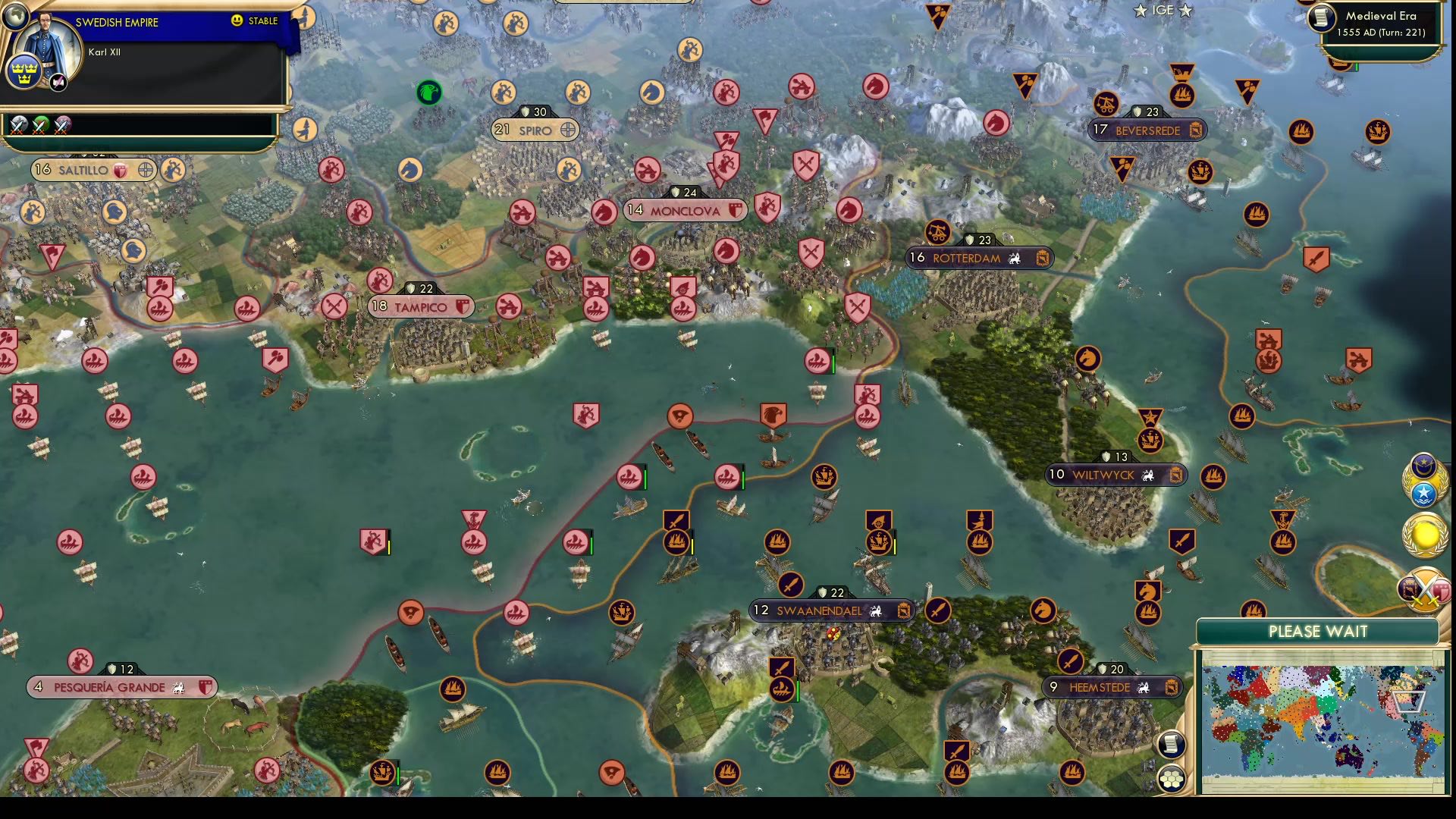The height and width of the screenshot is (819, 1456).
Task: Click the star icon beside the IGE label
Action: click(x=1140, y=11)
